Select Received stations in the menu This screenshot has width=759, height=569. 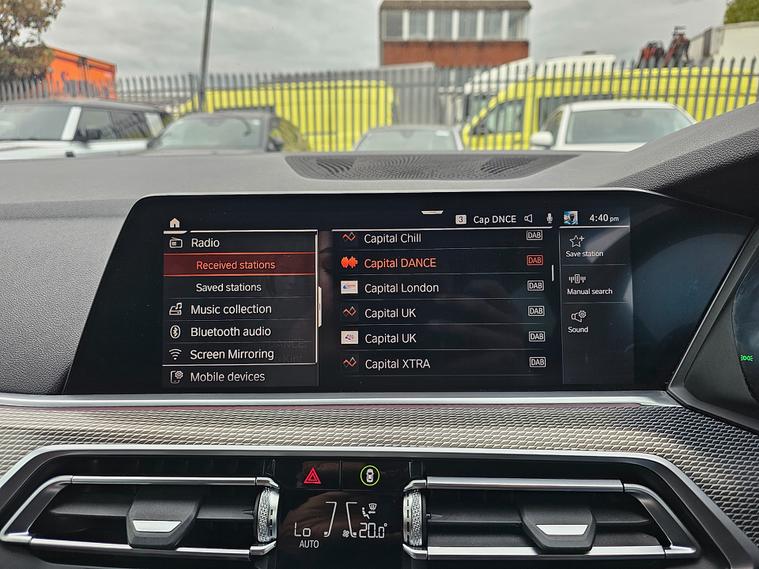(235, 265)
